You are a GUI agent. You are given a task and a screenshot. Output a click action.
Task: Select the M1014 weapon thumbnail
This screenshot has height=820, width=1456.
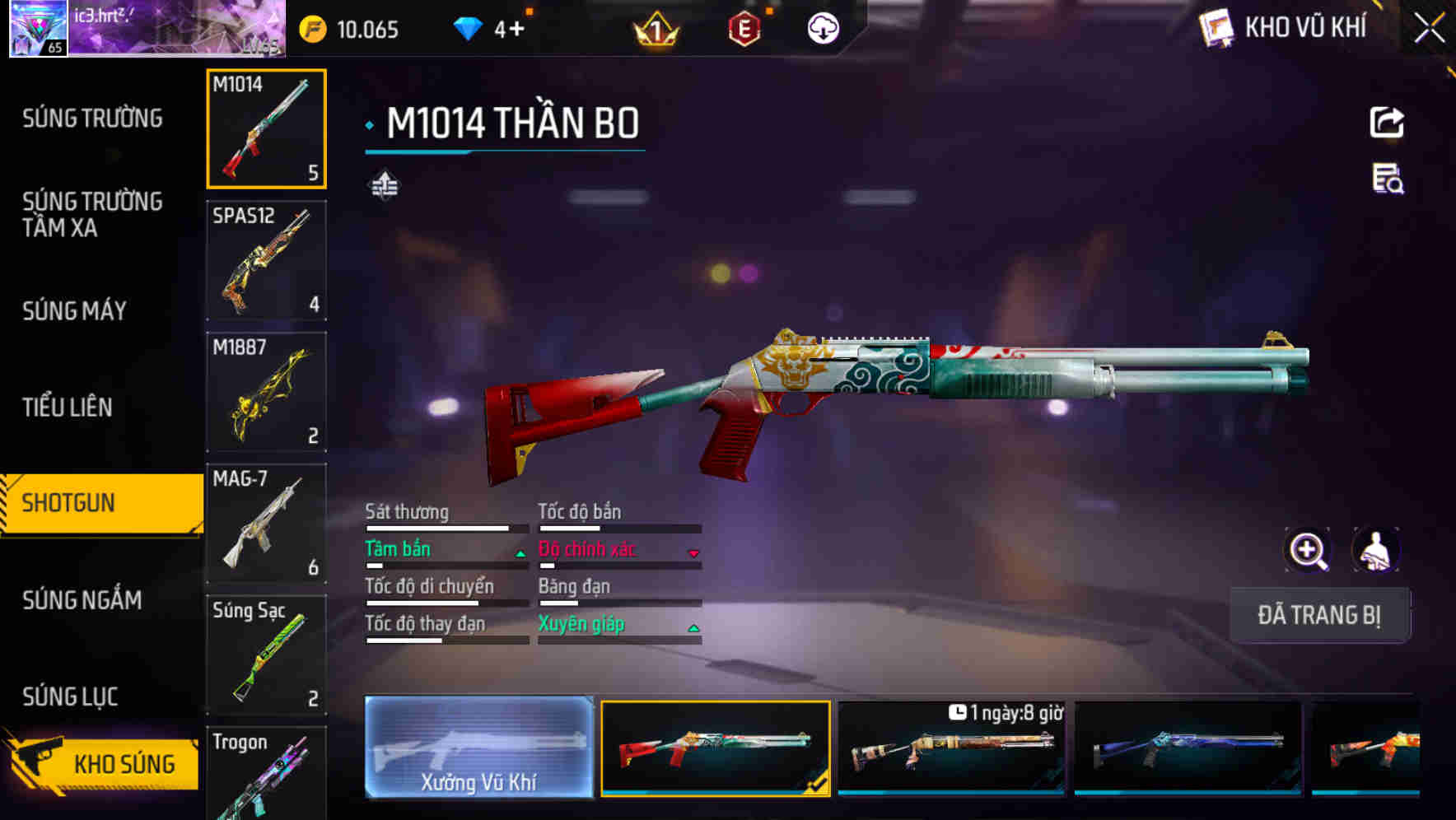click(x=267, y=130)
